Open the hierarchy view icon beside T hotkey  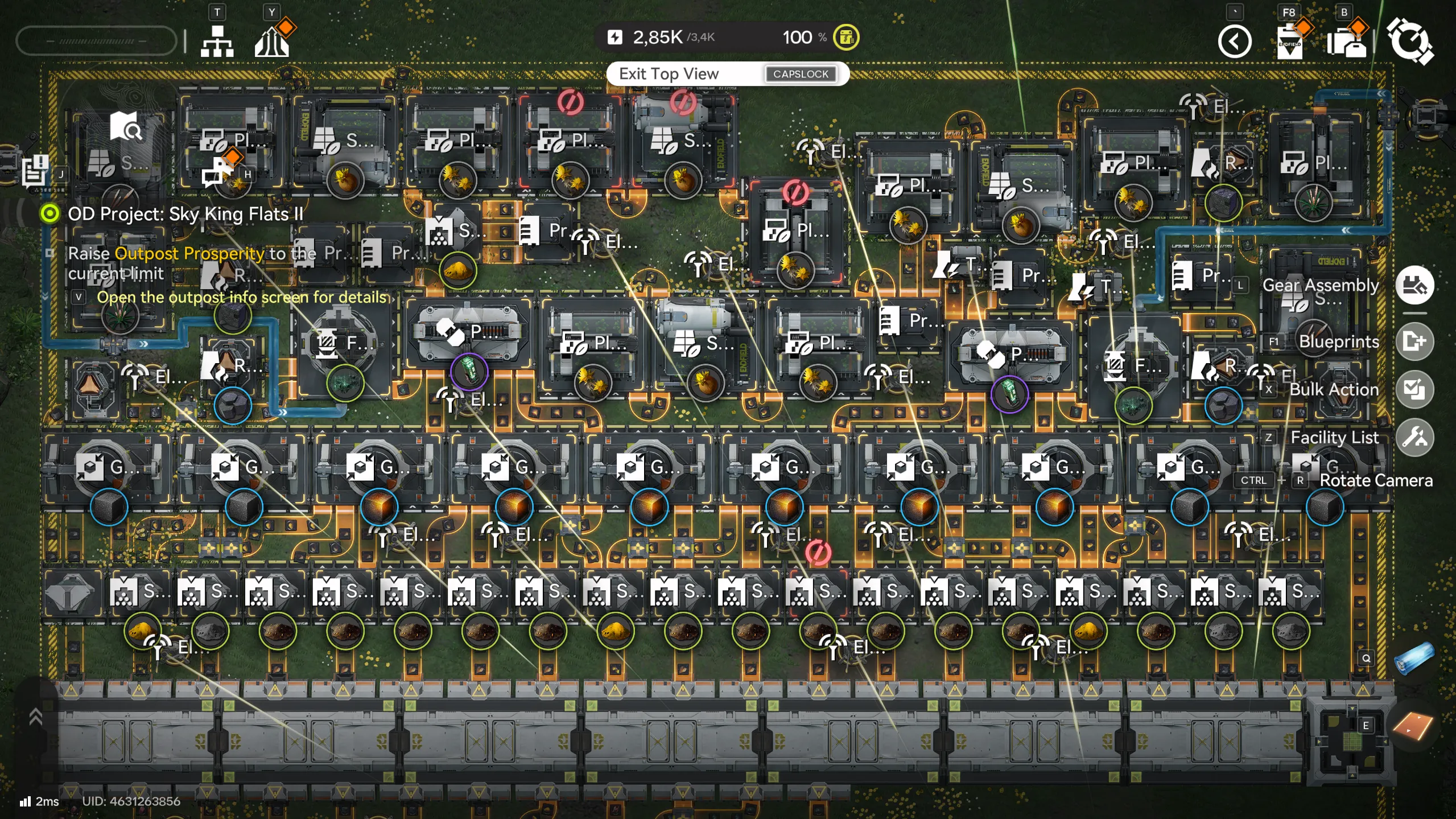218,40
